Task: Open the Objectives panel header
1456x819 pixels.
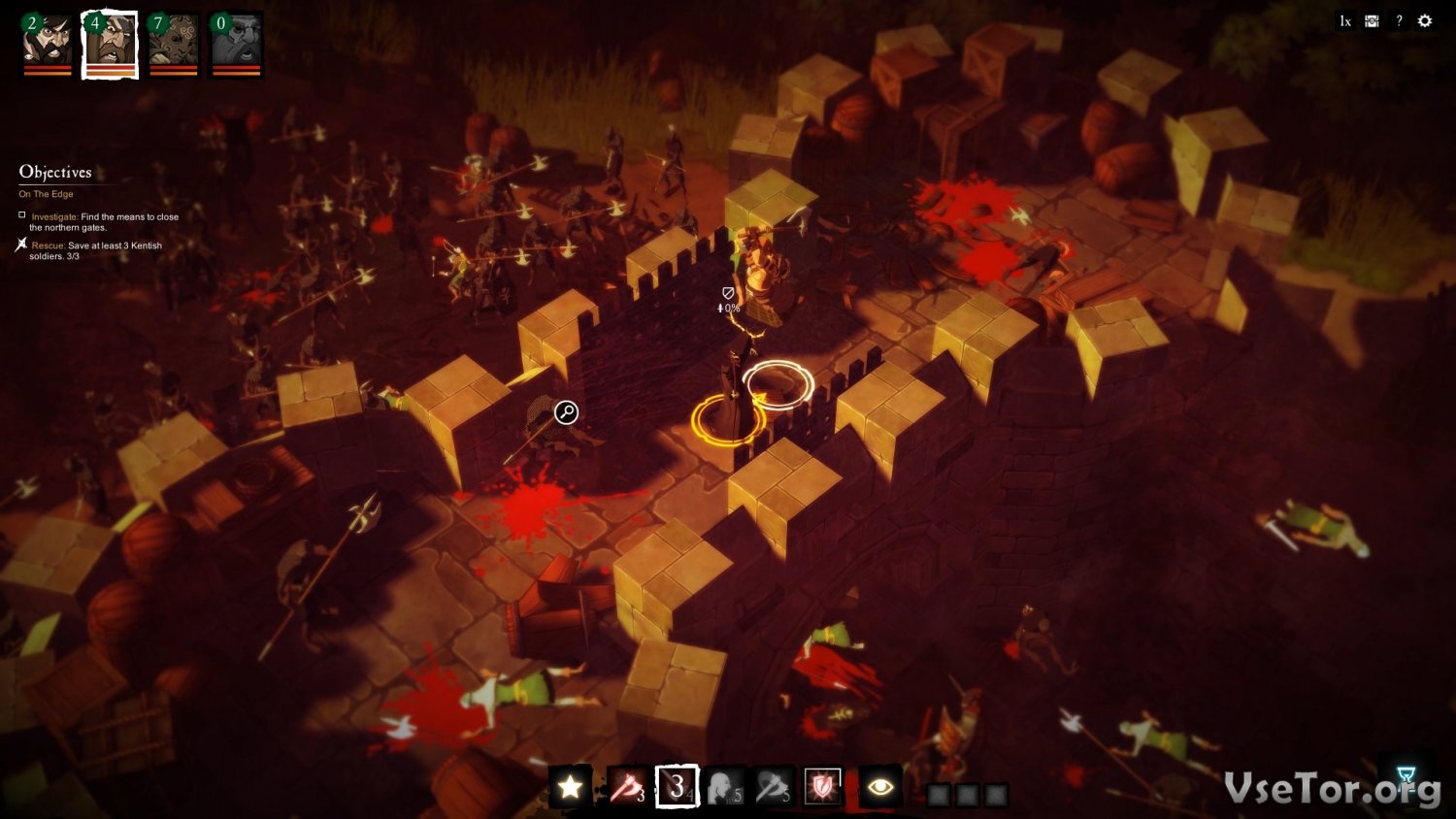Action: (55, 172)
